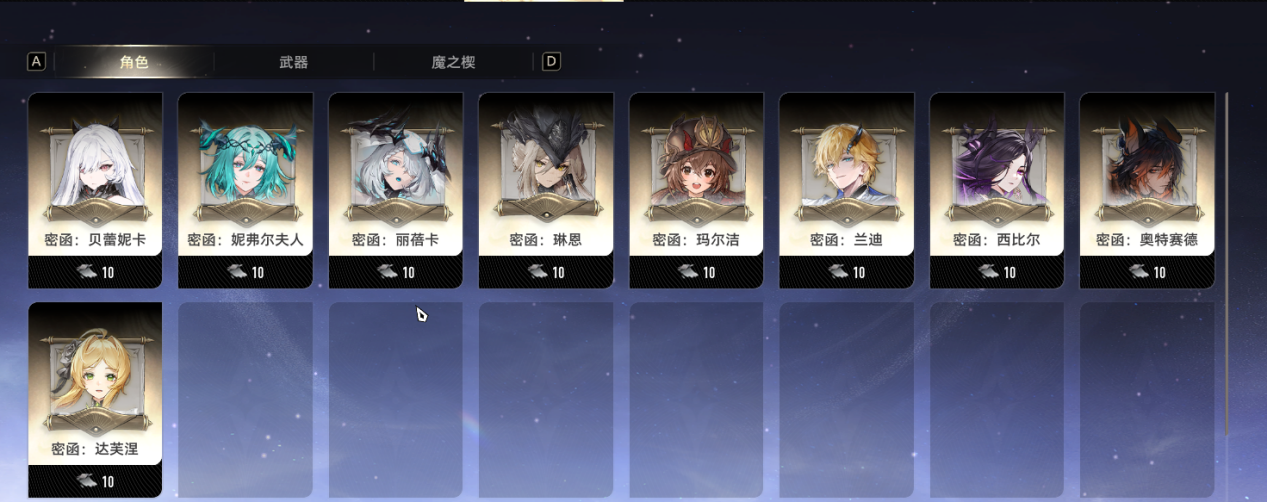Open the 武器 tab

point(293,62)
